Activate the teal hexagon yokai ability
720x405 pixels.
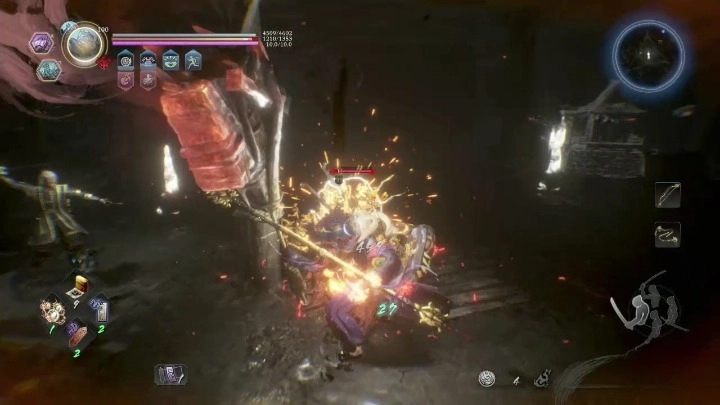click(48, 70)
